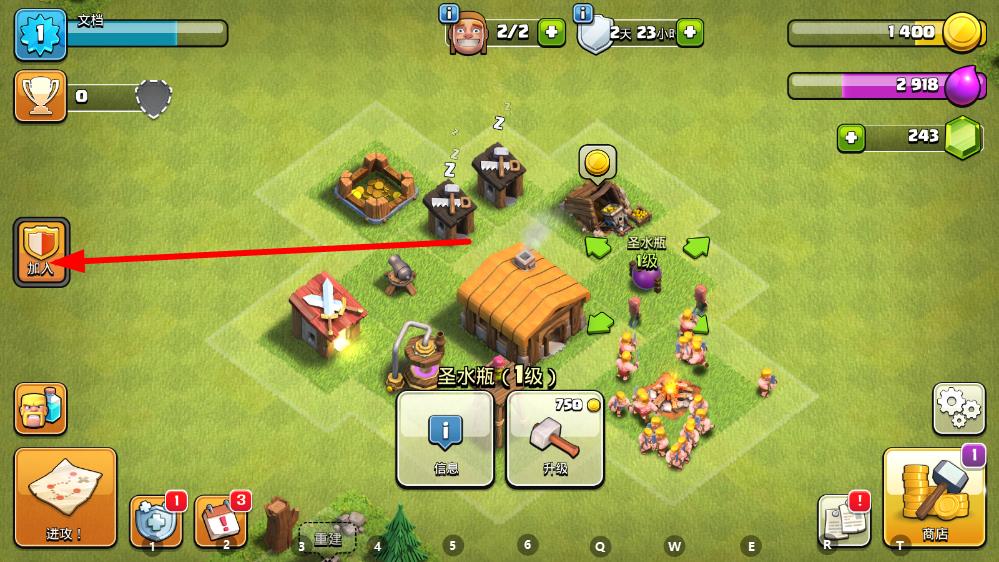Tap the level 1 experience badge
Screen dimensions: 999x562
40,32
